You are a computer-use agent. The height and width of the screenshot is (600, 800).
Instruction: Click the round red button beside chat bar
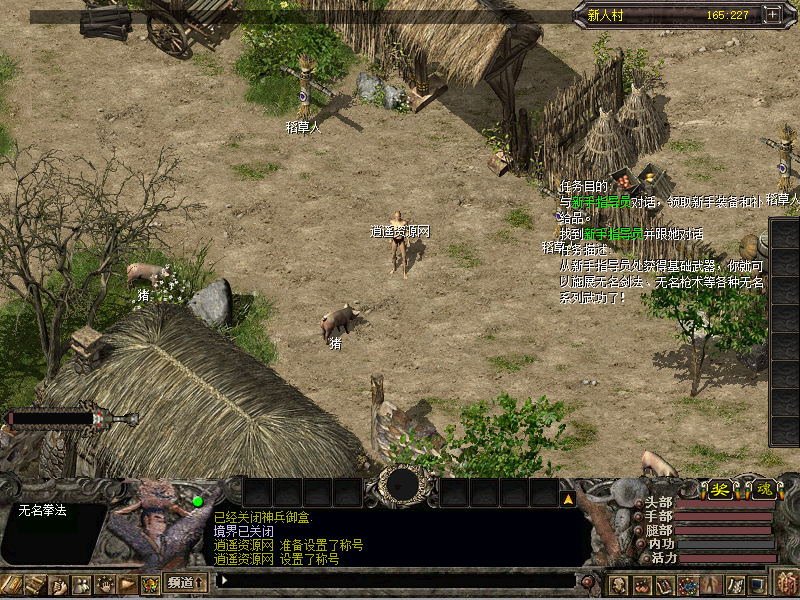pos(588,581)
